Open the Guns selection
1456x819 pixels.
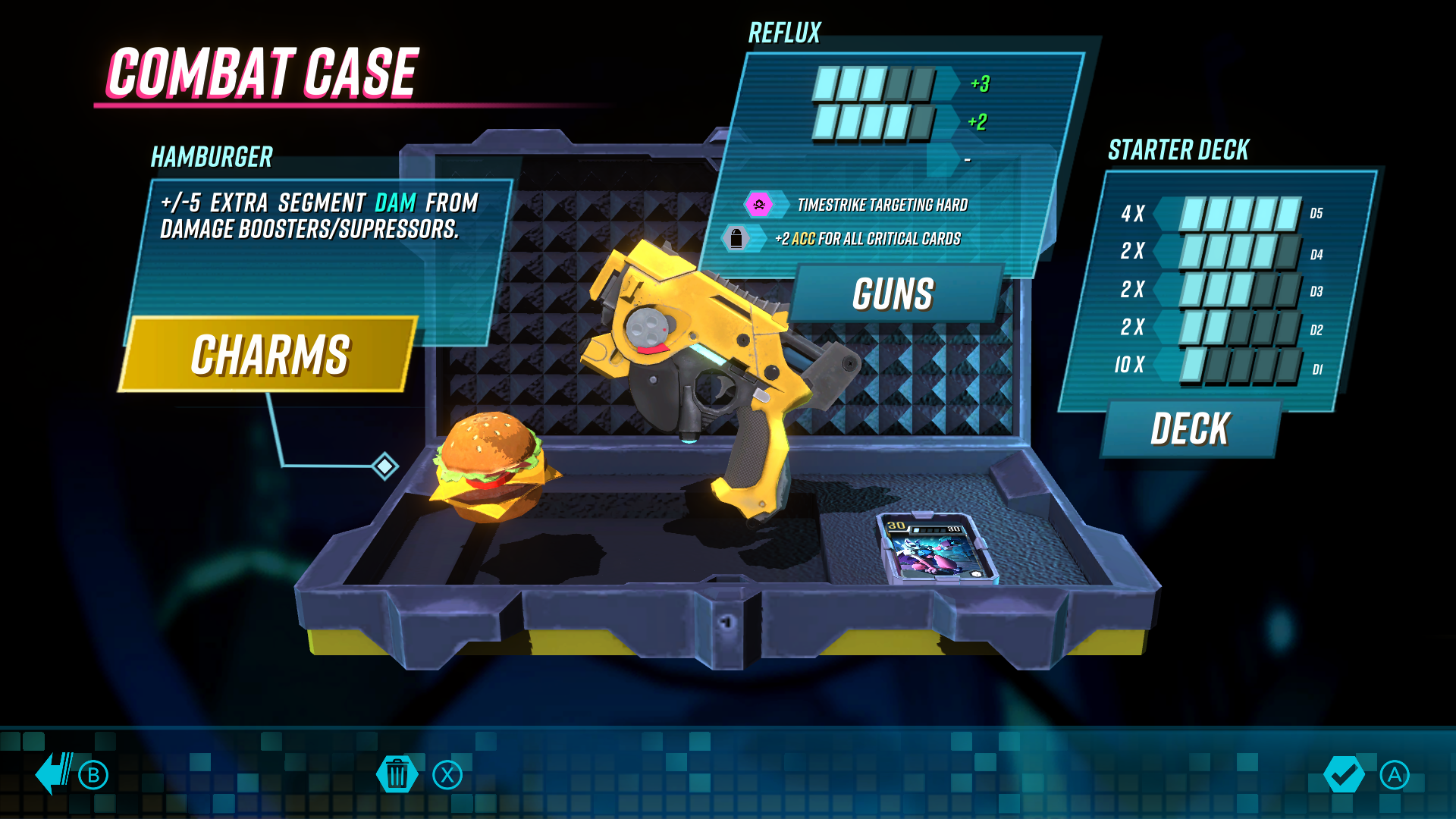point(893,294)
